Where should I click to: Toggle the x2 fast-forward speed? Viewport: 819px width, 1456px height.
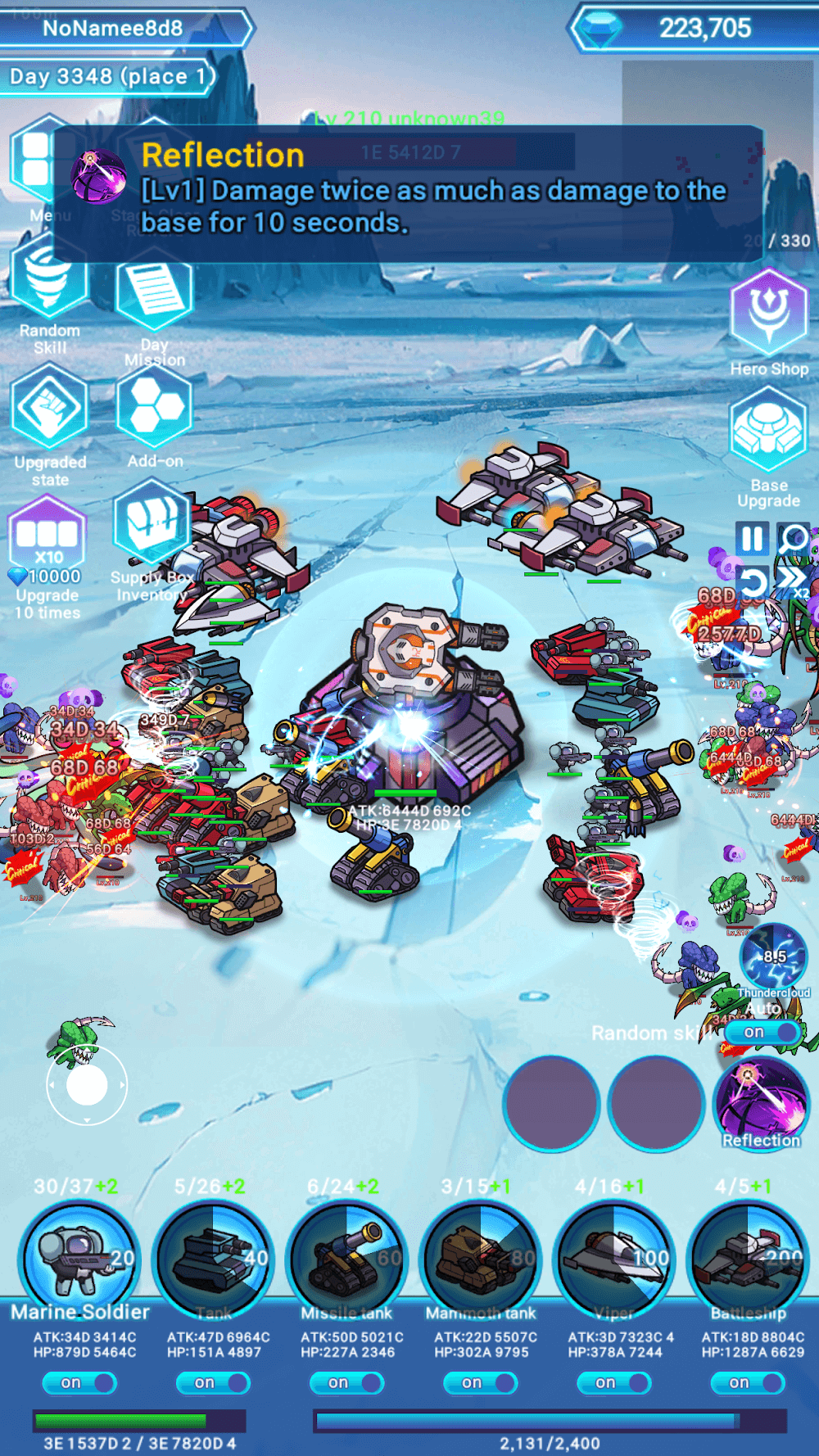pos(793,582)
